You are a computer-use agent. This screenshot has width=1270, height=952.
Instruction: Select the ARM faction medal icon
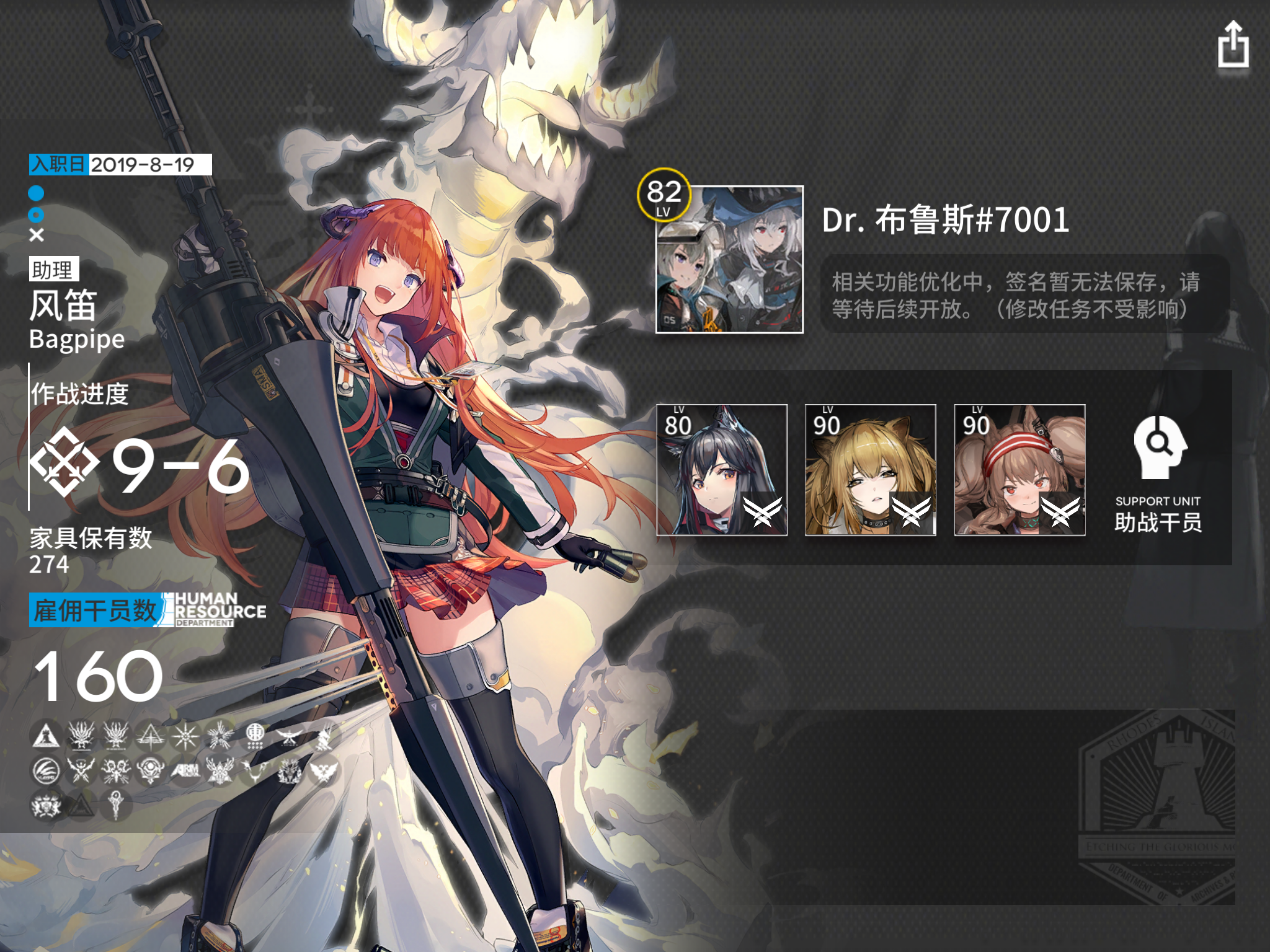point(187,769)
